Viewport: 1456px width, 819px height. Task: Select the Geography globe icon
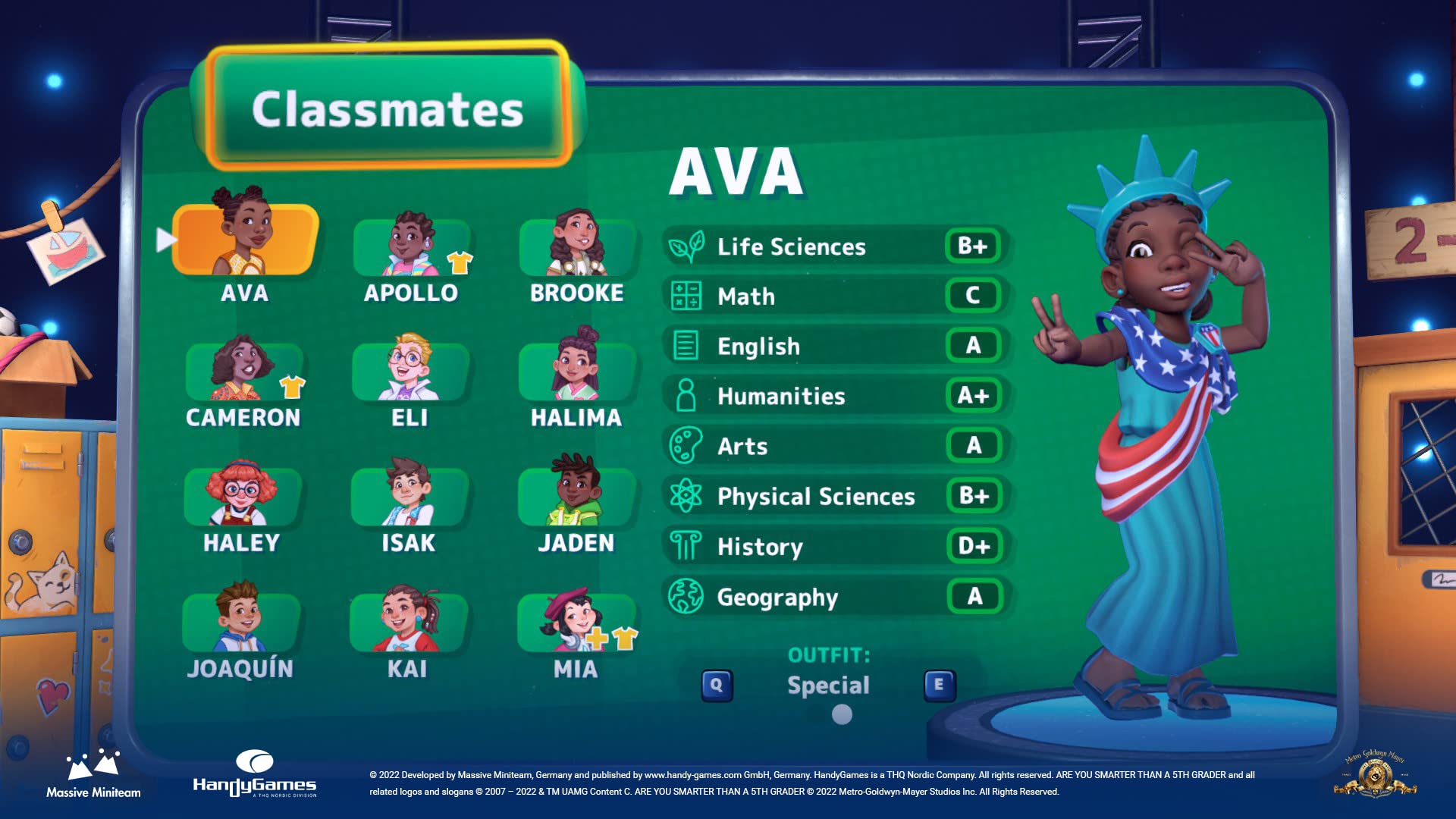click(685, 597)
